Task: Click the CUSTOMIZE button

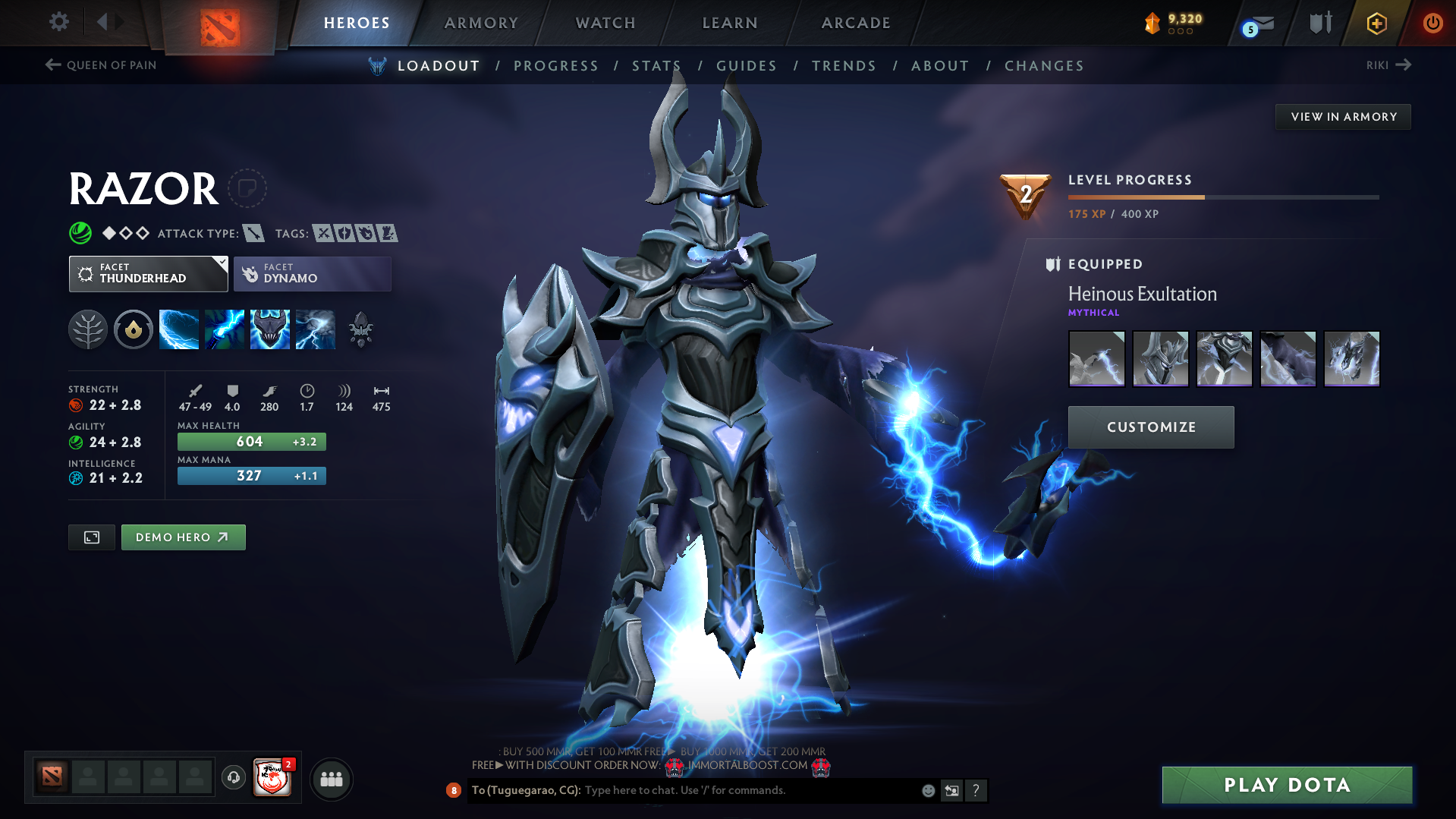Action: click(x=1150, y=427)
